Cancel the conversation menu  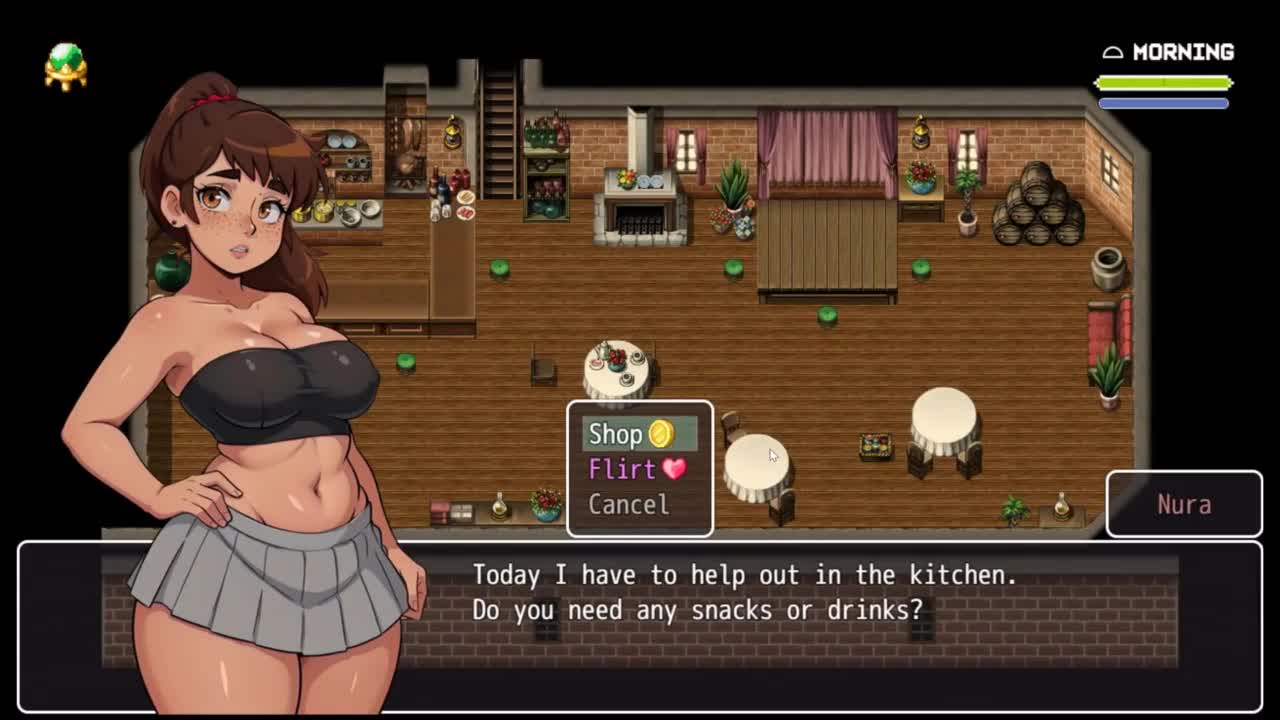click(x=629, y=504)
